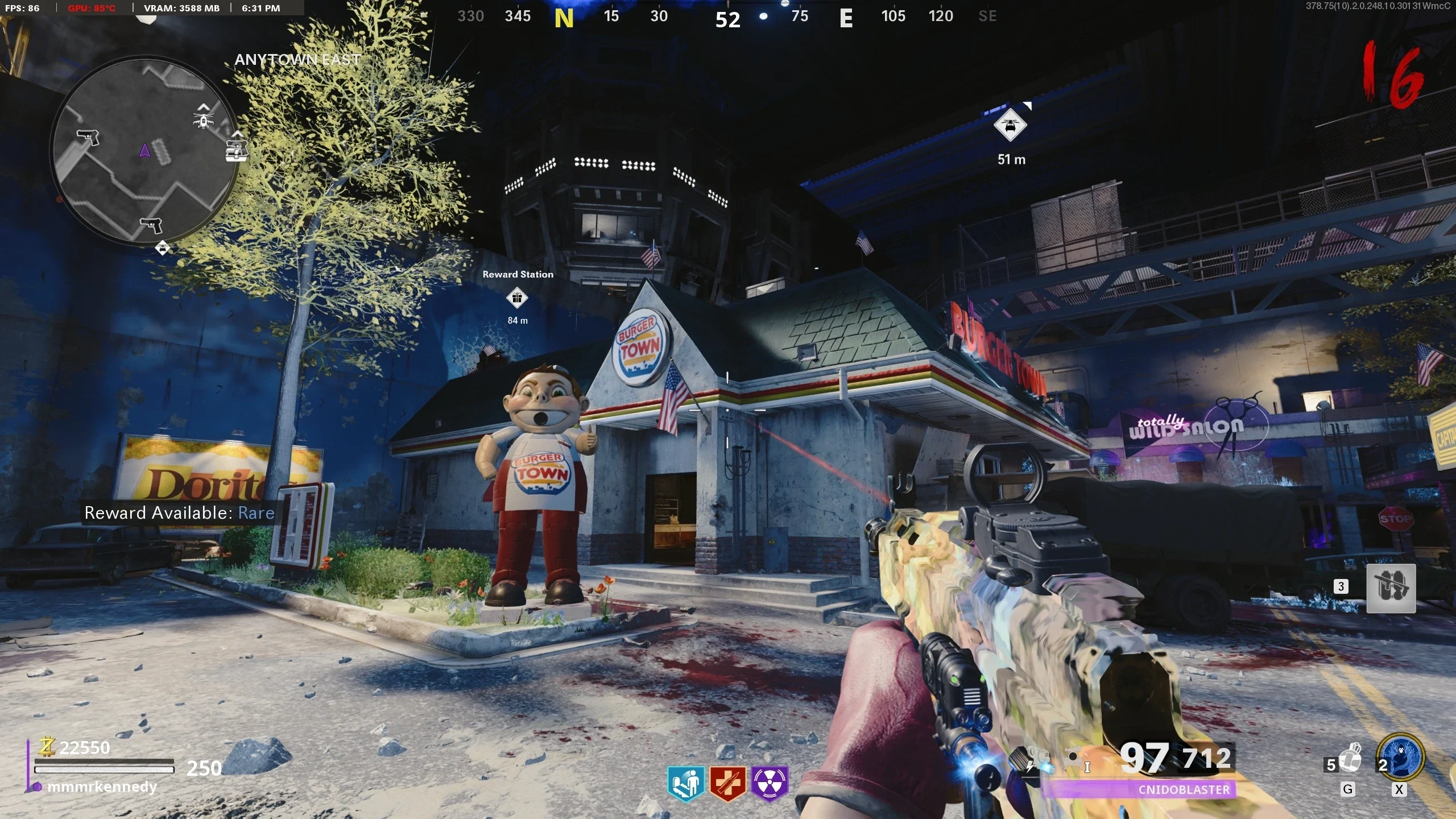This screenshot has height=819, width=1456.
Task: Click the CNIDOBLASTER weapon name bar
Action: pos(1184,789)
